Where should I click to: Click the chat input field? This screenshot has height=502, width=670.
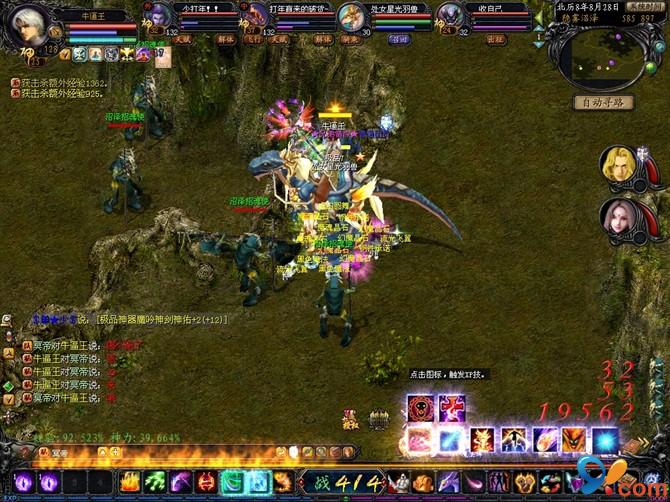(x=150, y=453)
